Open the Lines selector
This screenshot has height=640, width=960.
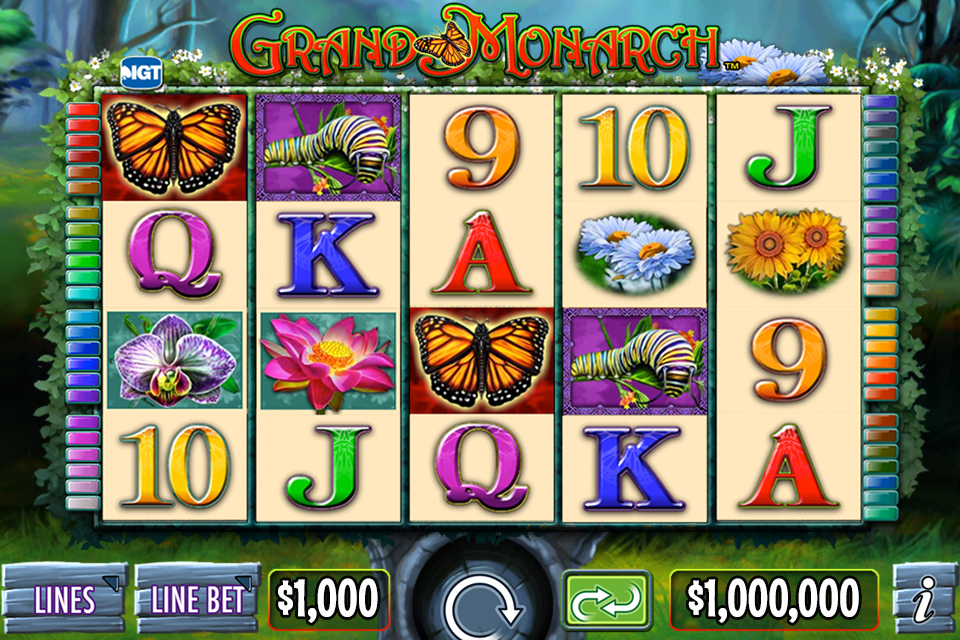click(x=65, y=598)
